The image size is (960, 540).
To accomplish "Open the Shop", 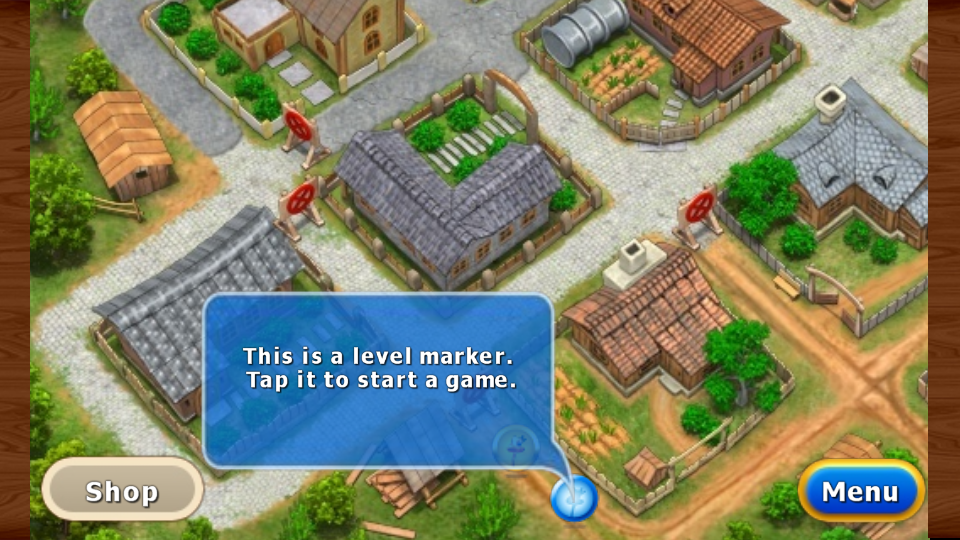I will click(x=122, y=490).
